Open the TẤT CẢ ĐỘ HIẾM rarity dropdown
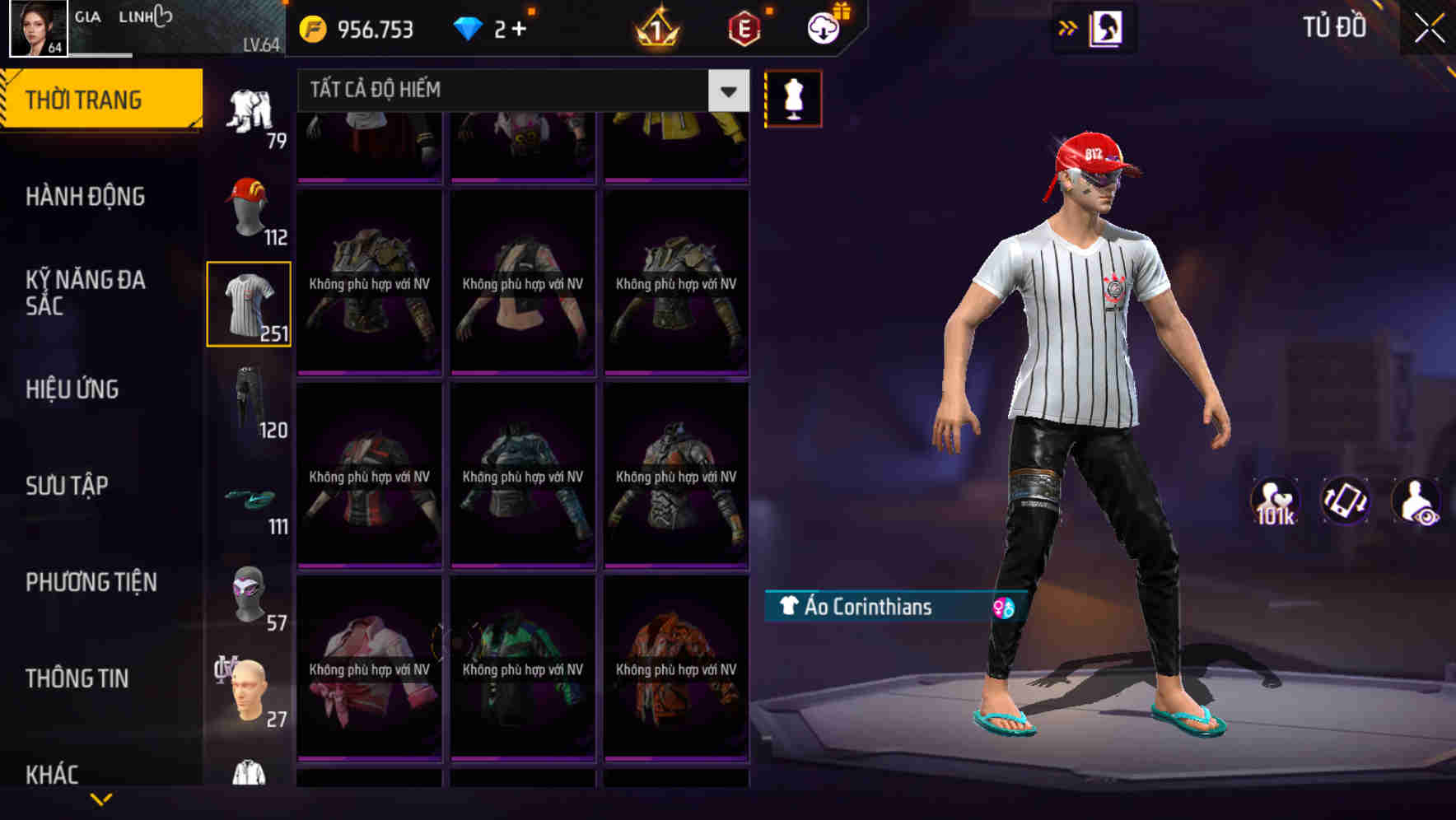This screenshot has width=1456, height=820. pos(726,91)
